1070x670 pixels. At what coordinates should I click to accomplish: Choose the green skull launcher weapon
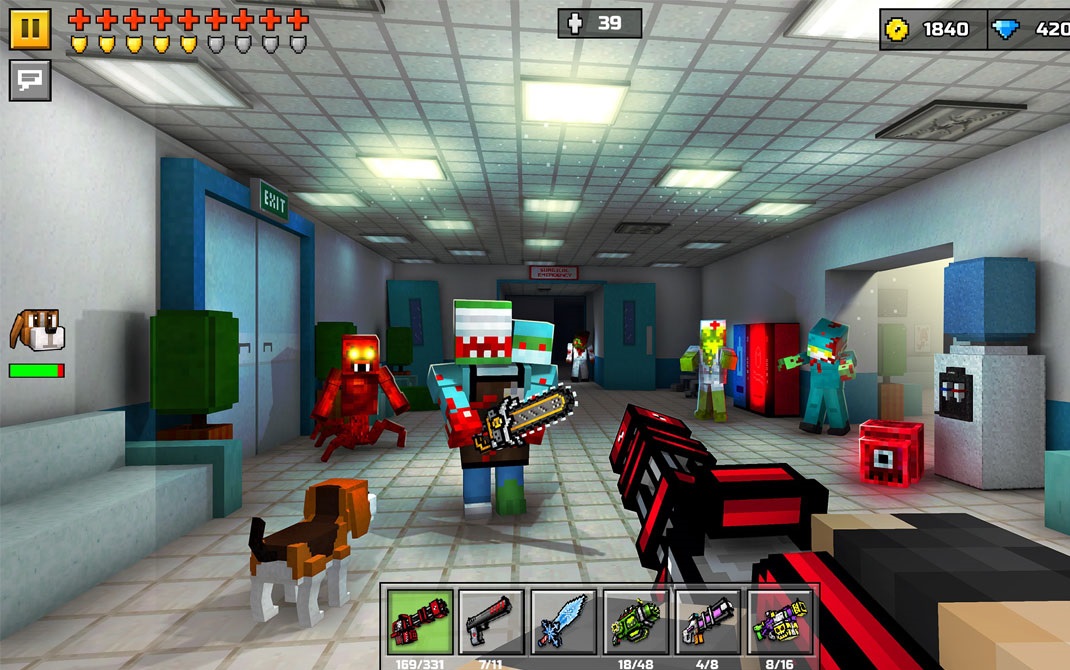[636, 621]
